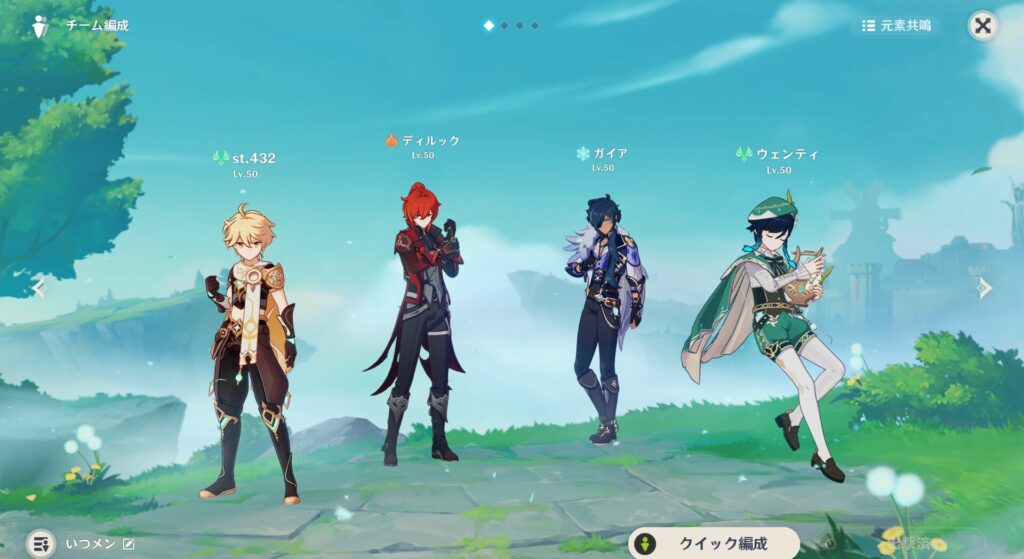Close the team setup screen
This screenshot has width=1024, height=559.
click(x=983, y=26)
